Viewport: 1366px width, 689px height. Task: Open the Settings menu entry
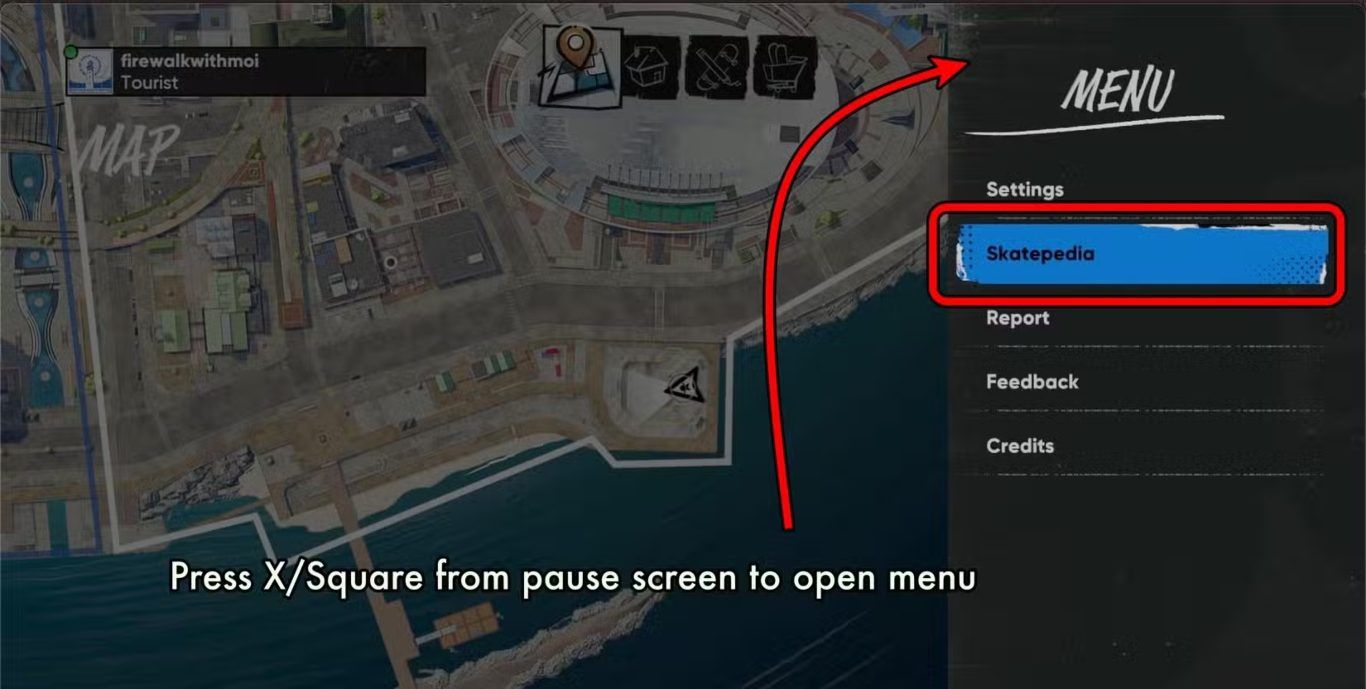(1025, 189)
